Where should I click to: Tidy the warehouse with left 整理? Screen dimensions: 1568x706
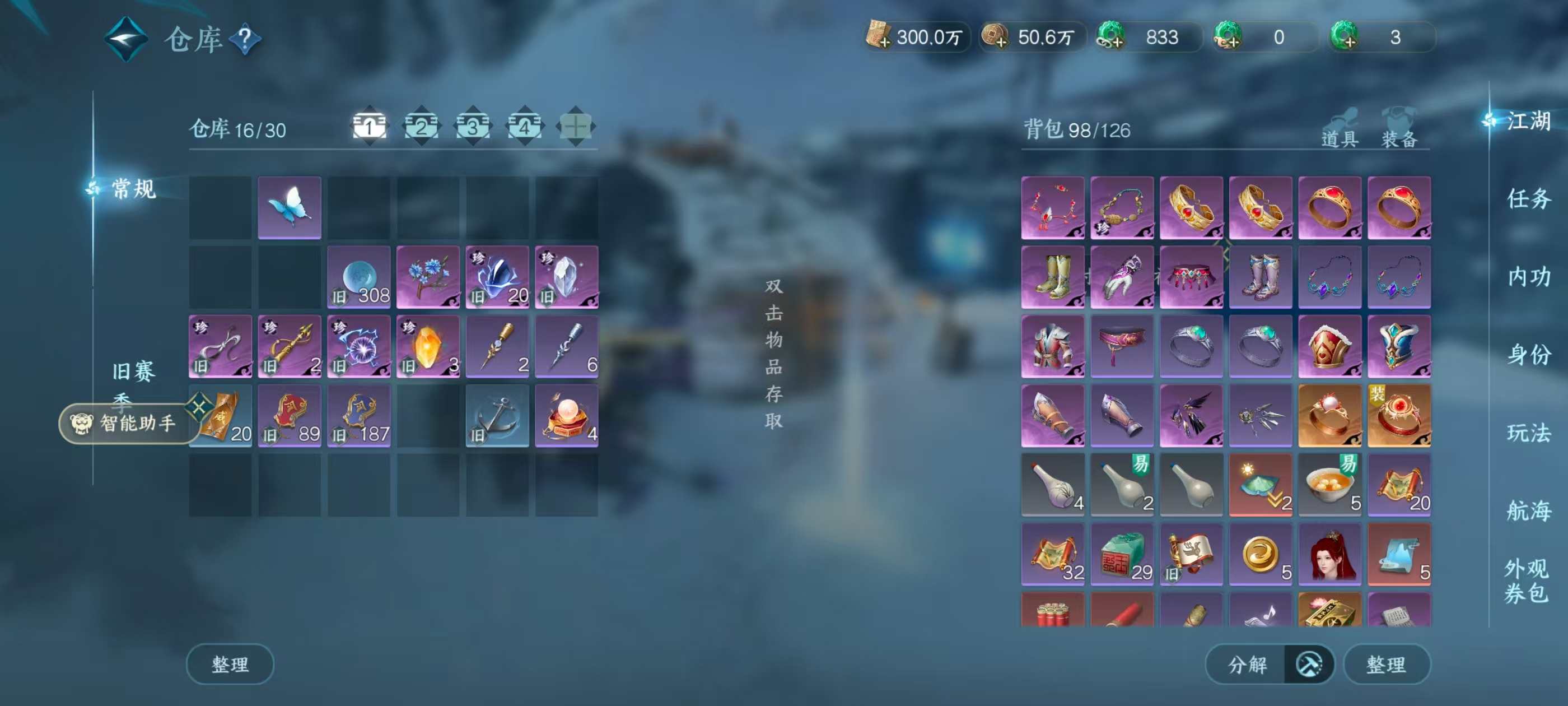(230, 663)
